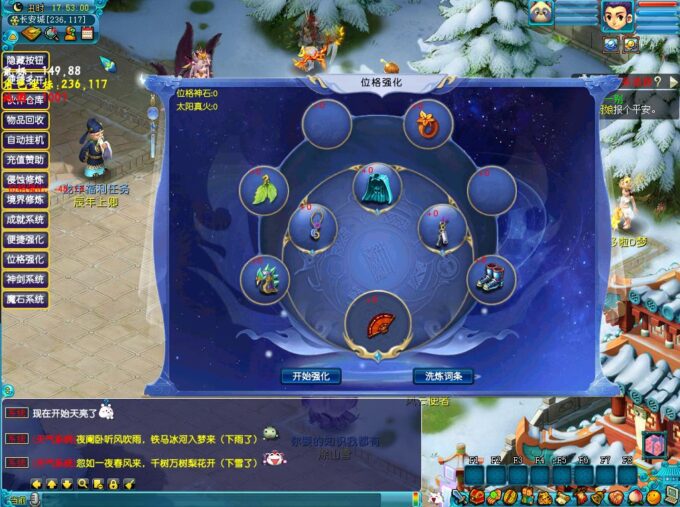Screen dimensions: 680x507
Task: Open the 充值赞助 recharge menu
Action: tap(25, 160)
